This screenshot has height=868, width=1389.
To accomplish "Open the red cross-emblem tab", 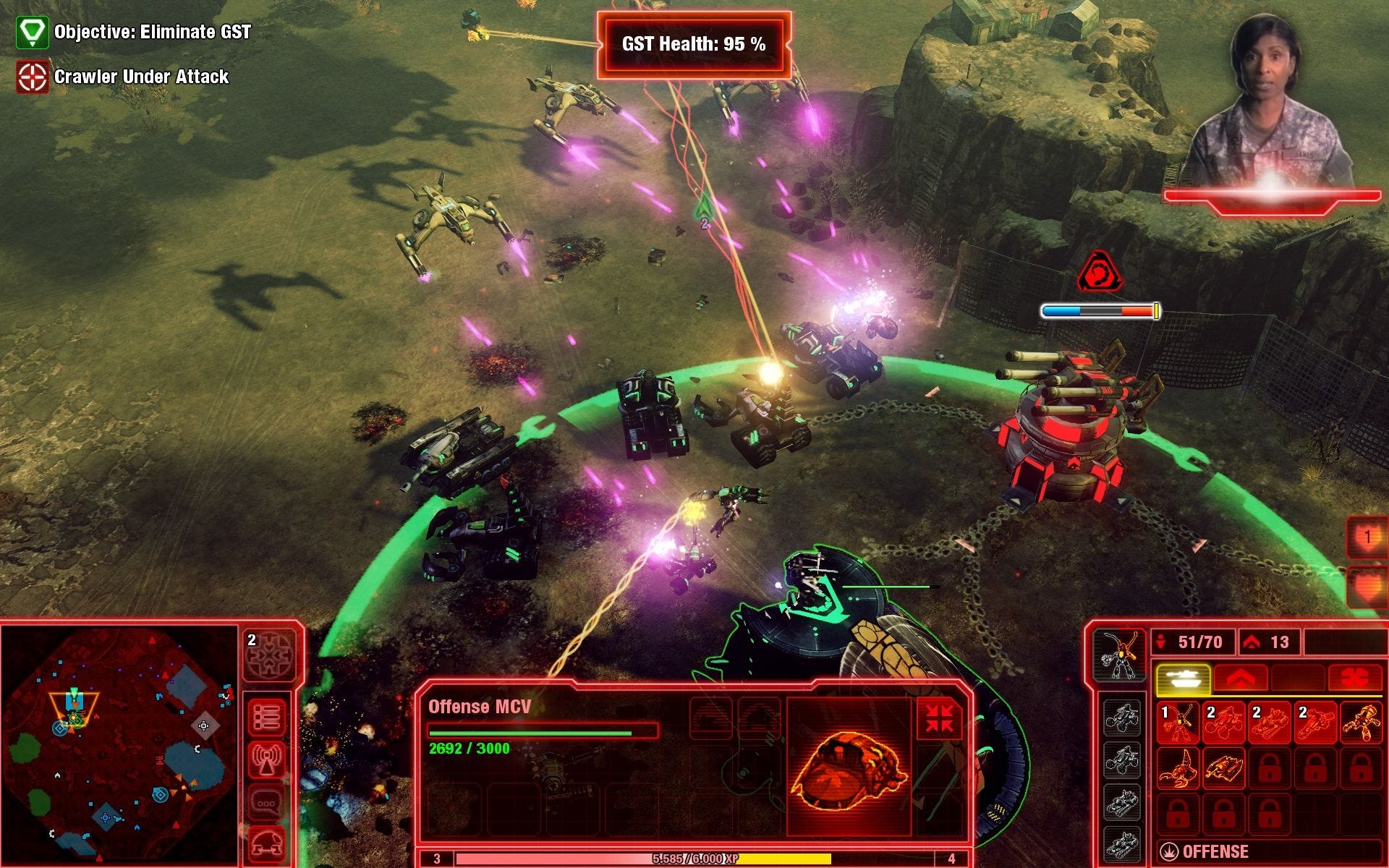I will click(1354, 678).
